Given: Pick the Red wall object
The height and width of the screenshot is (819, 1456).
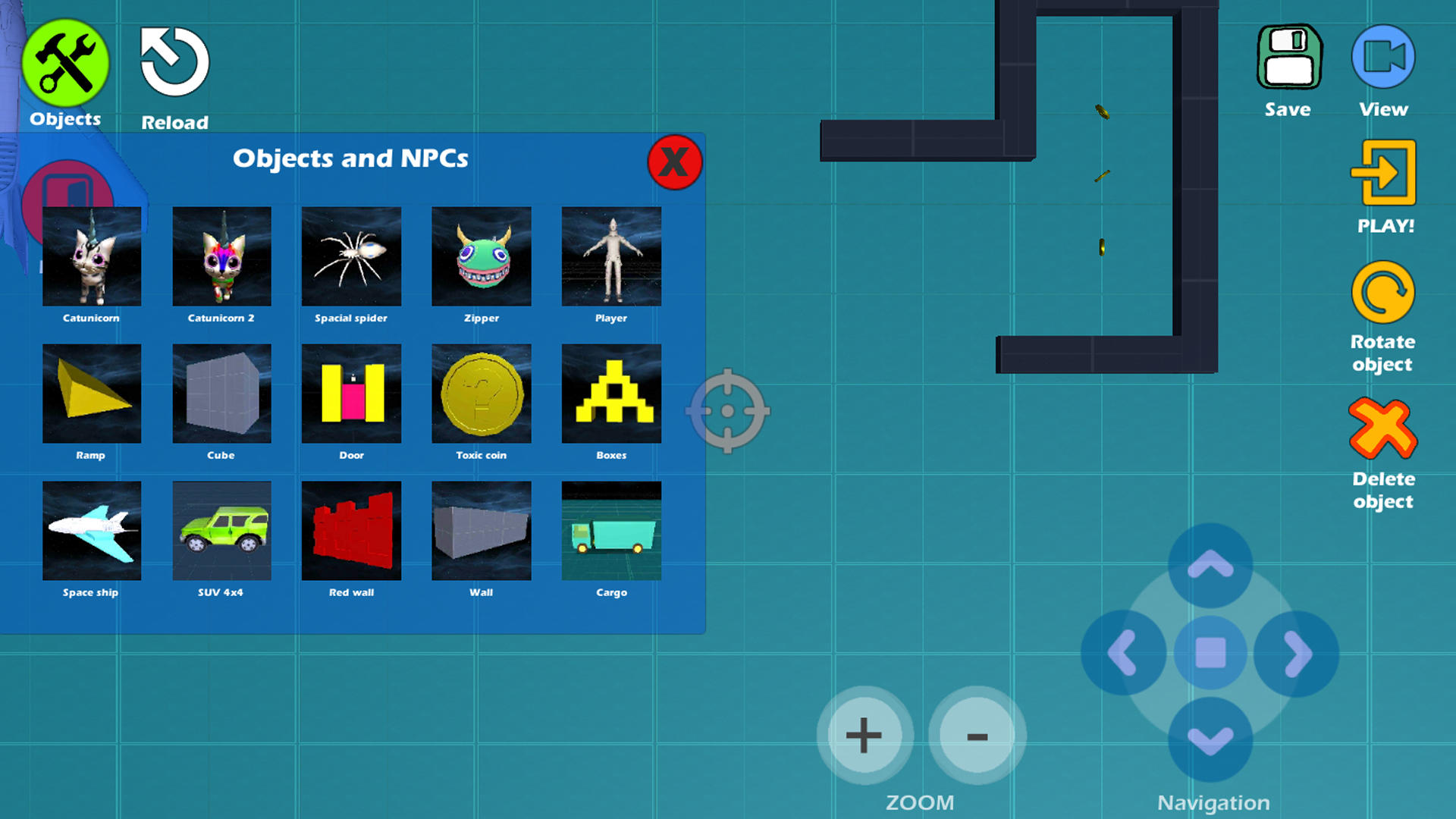Looking at the screenshot, I should coord(351,531).
